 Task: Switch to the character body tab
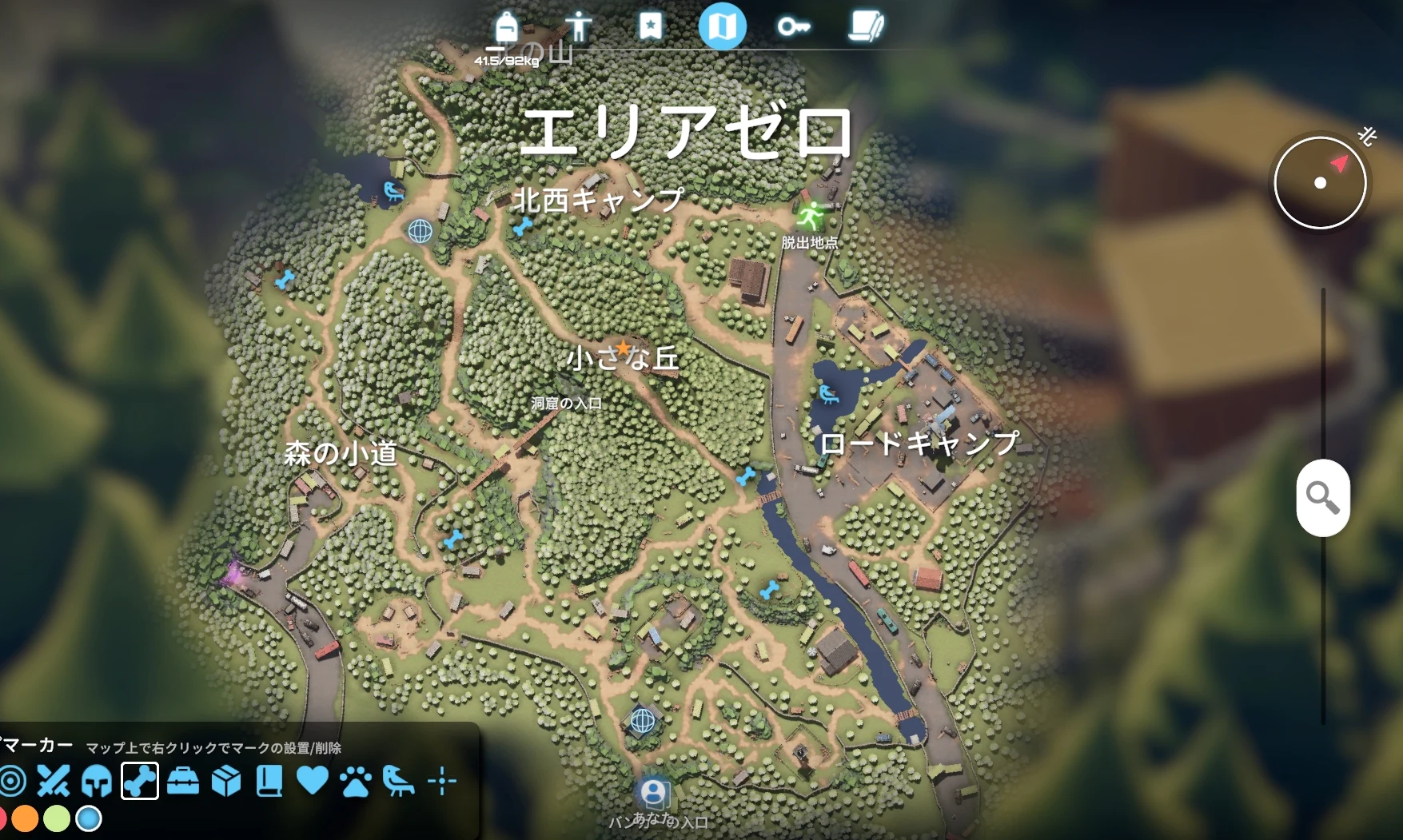pyautogui.click(x=577, y=26)
